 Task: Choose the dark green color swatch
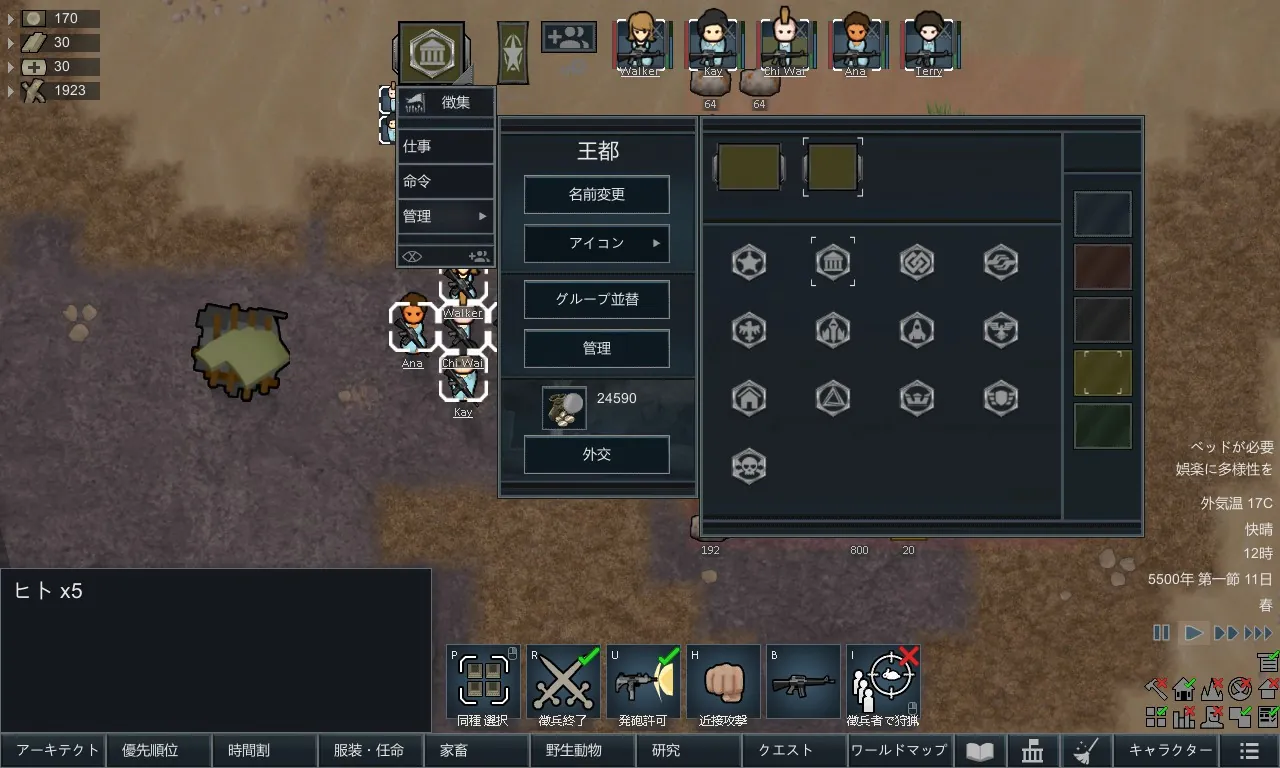[1103, 426]
